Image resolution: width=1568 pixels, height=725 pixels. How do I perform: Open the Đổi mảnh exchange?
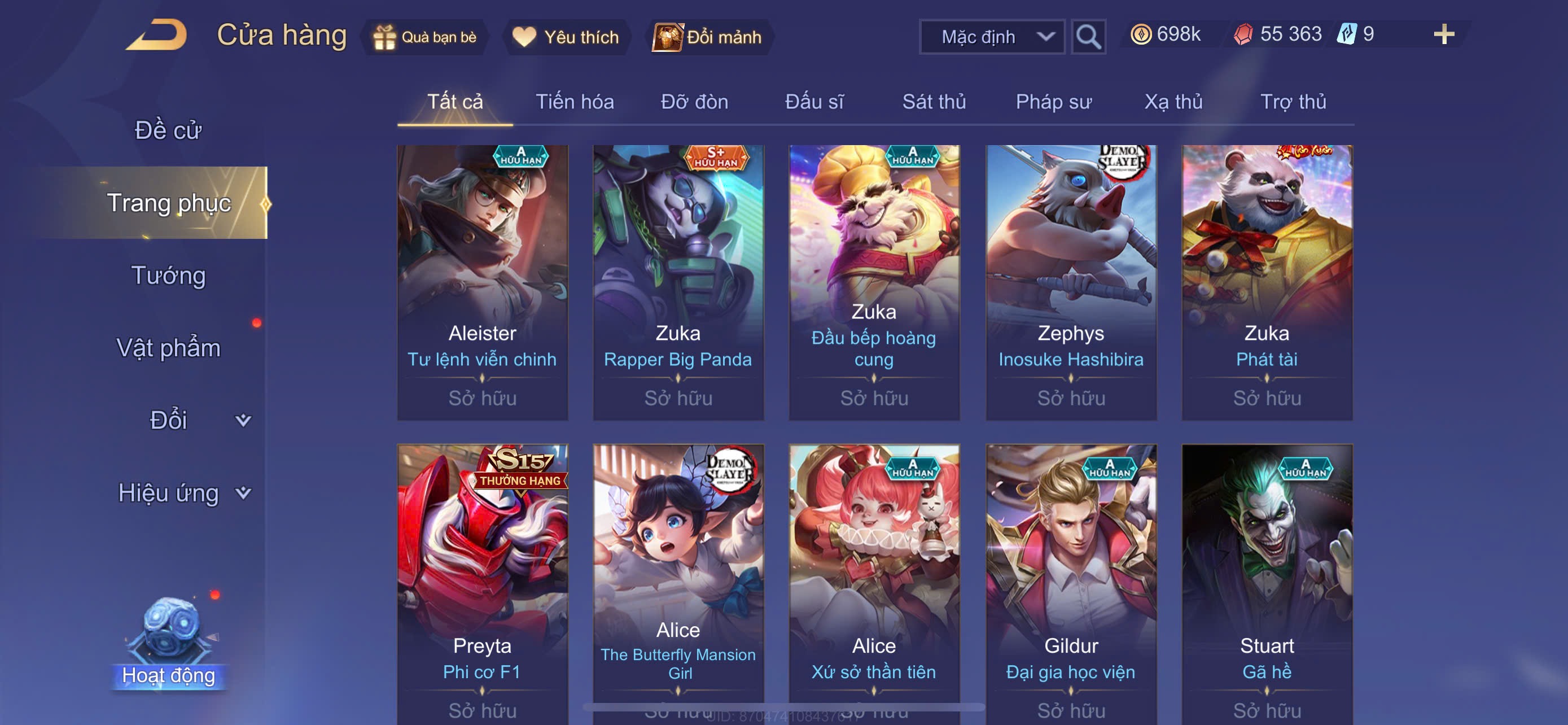click(708, 37)
